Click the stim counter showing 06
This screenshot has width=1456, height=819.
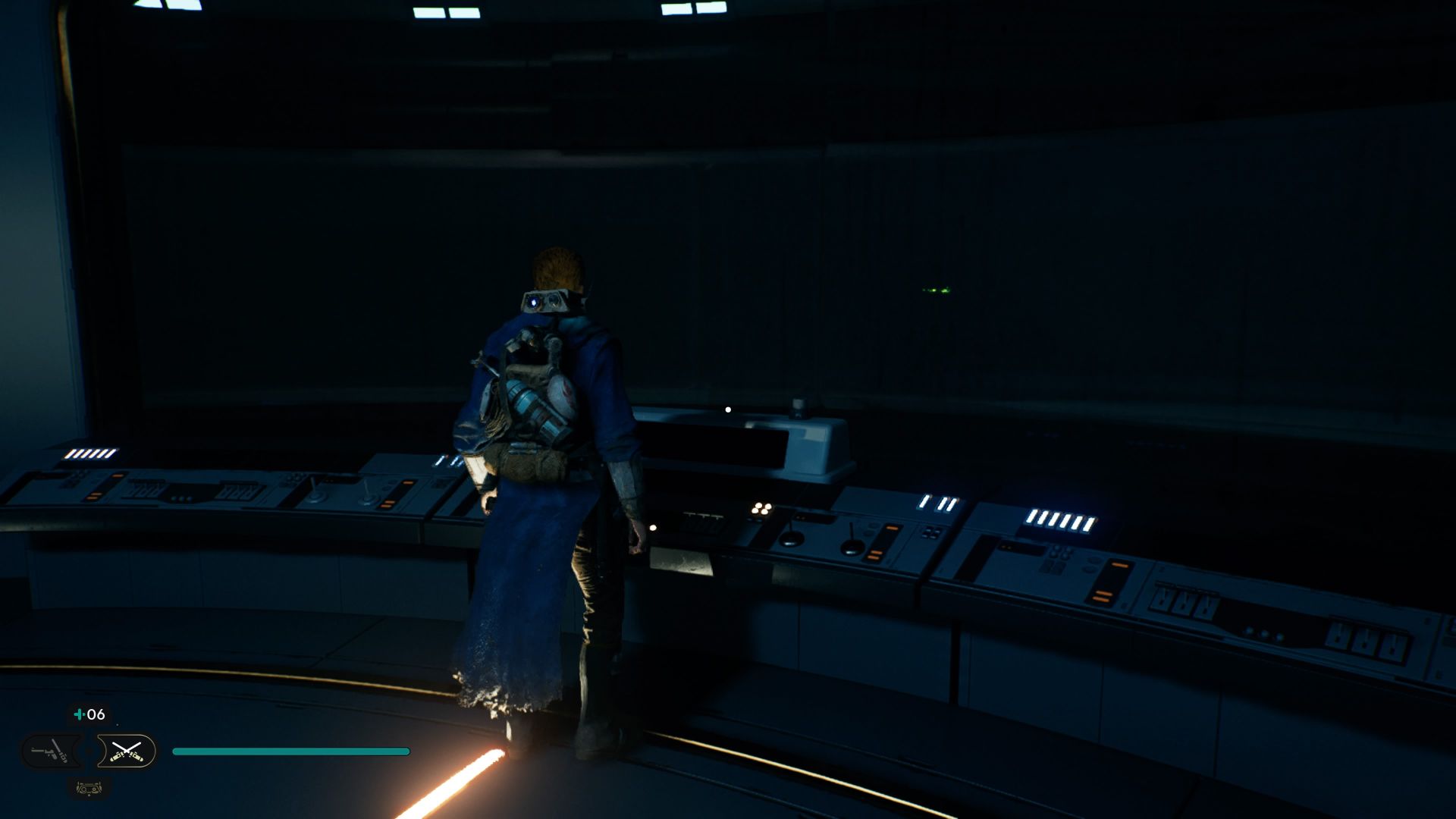[x=96, y=714]
